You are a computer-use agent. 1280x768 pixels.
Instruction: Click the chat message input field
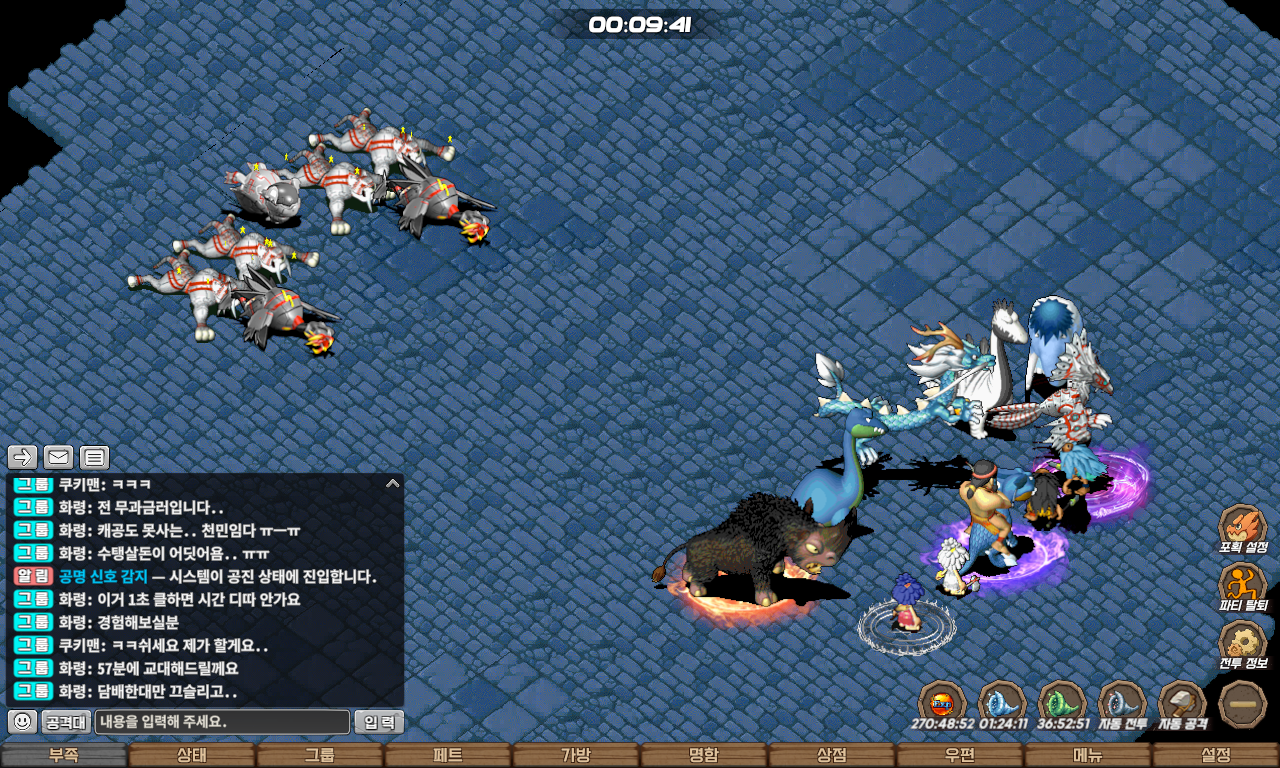click(222, 722)
